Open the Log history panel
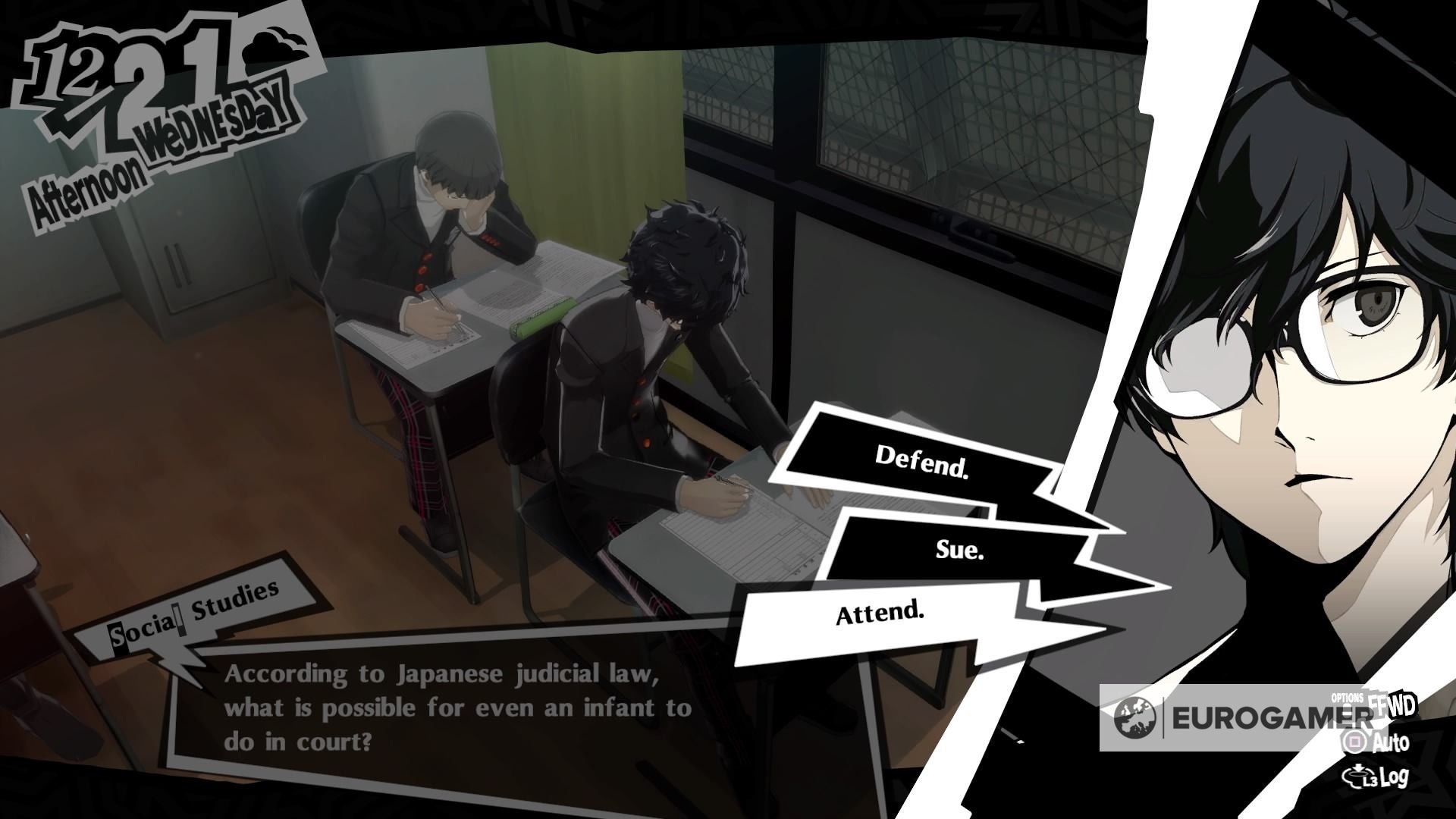 pos(1395,780)
